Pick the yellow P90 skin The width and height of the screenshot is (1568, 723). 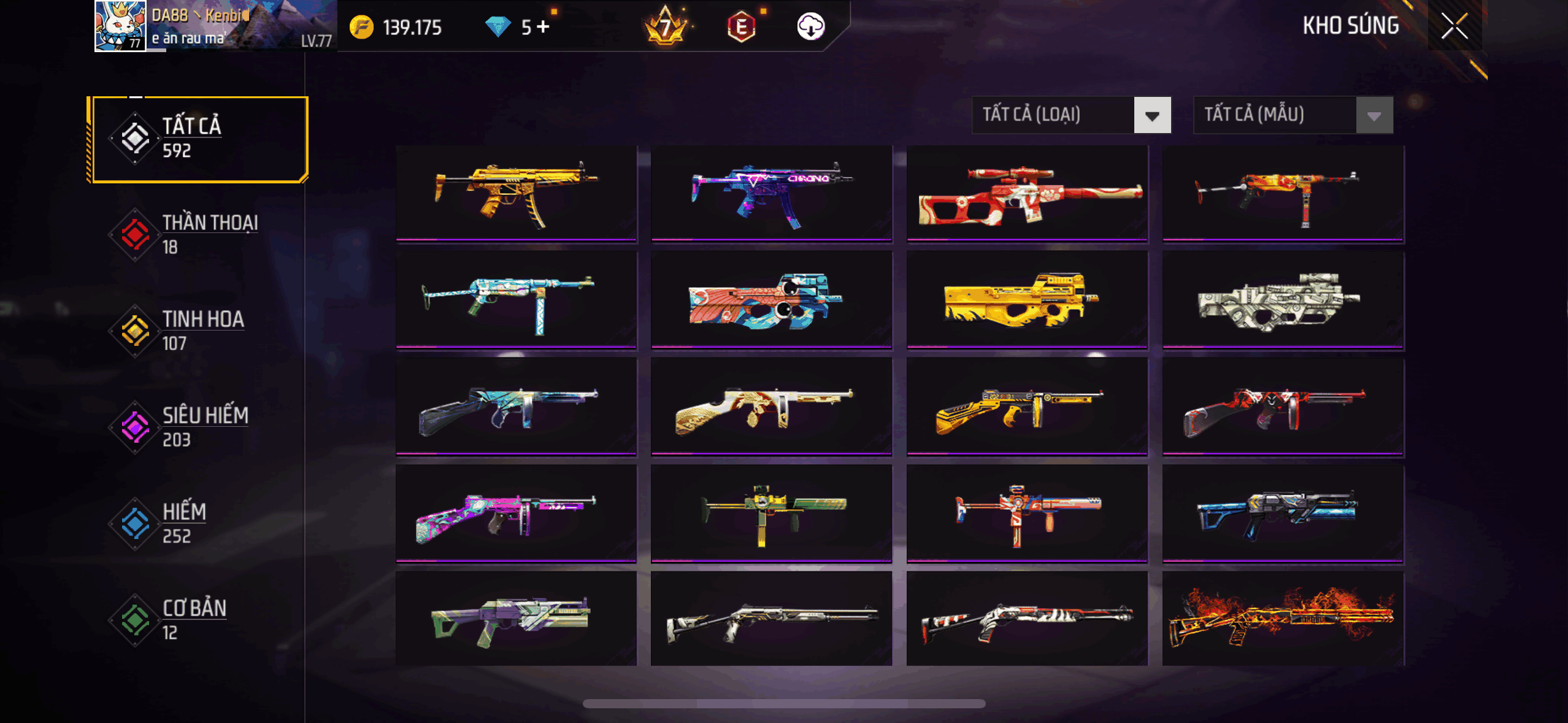[1026, 299]
